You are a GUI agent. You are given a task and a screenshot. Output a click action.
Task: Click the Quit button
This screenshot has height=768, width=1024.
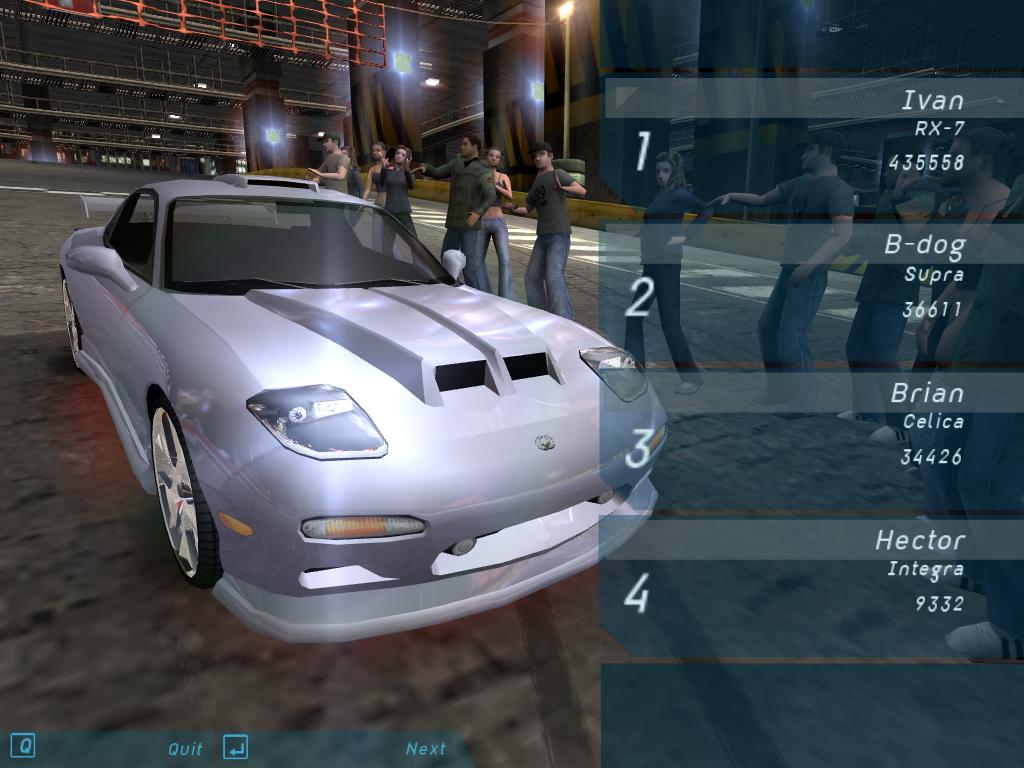click(x=185, y=748)
